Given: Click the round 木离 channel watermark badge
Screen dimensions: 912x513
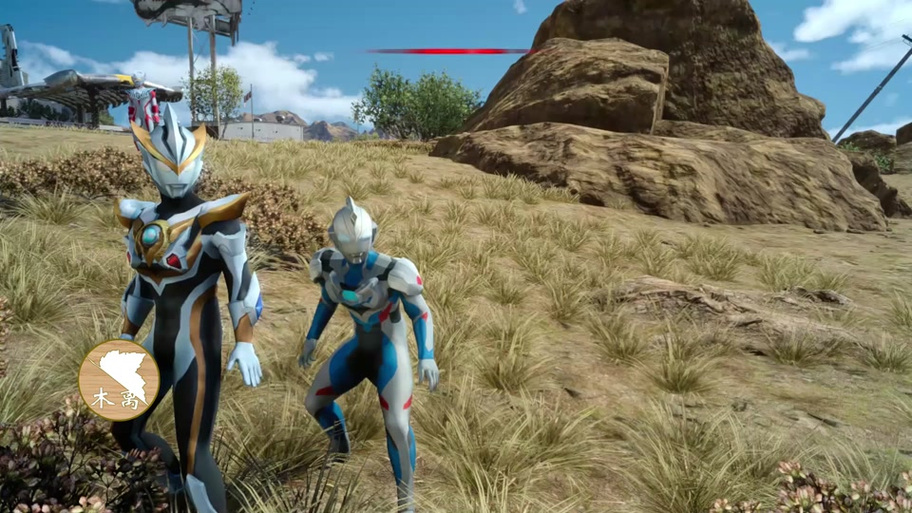Looking at the screenshot, I should tap(119, 379).
